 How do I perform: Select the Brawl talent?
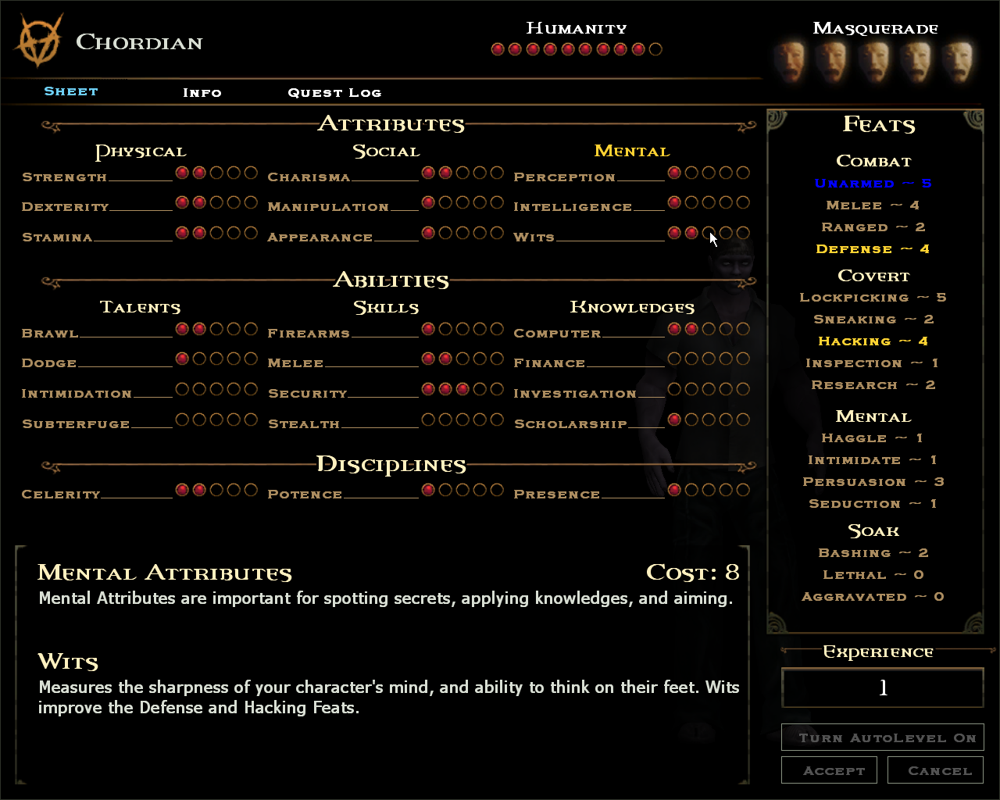pyautogui.click(x=50, y=333)
